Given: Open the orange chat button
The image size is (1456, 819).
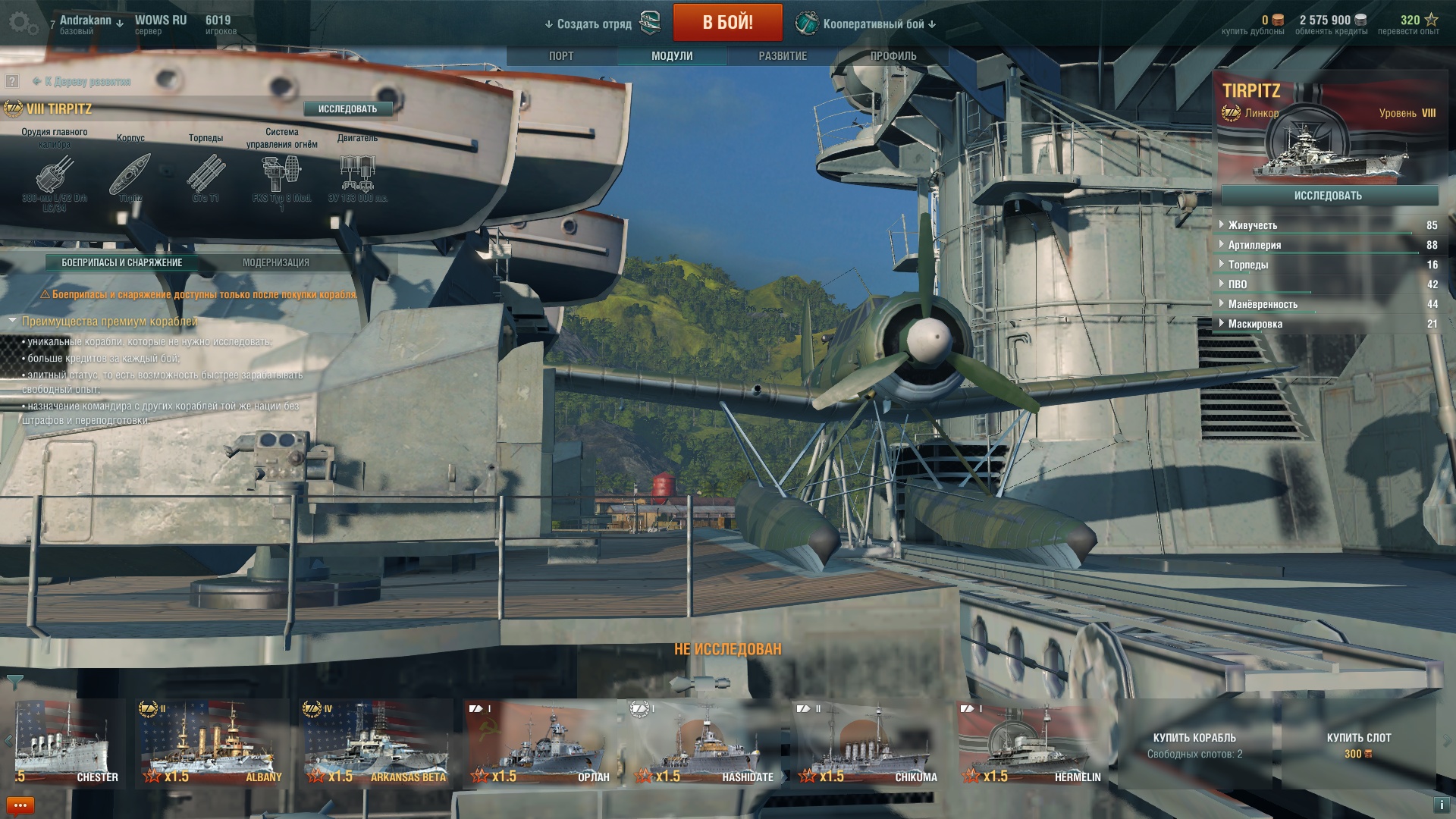Looking at the screenshot, I should click(x=20, y=805).
